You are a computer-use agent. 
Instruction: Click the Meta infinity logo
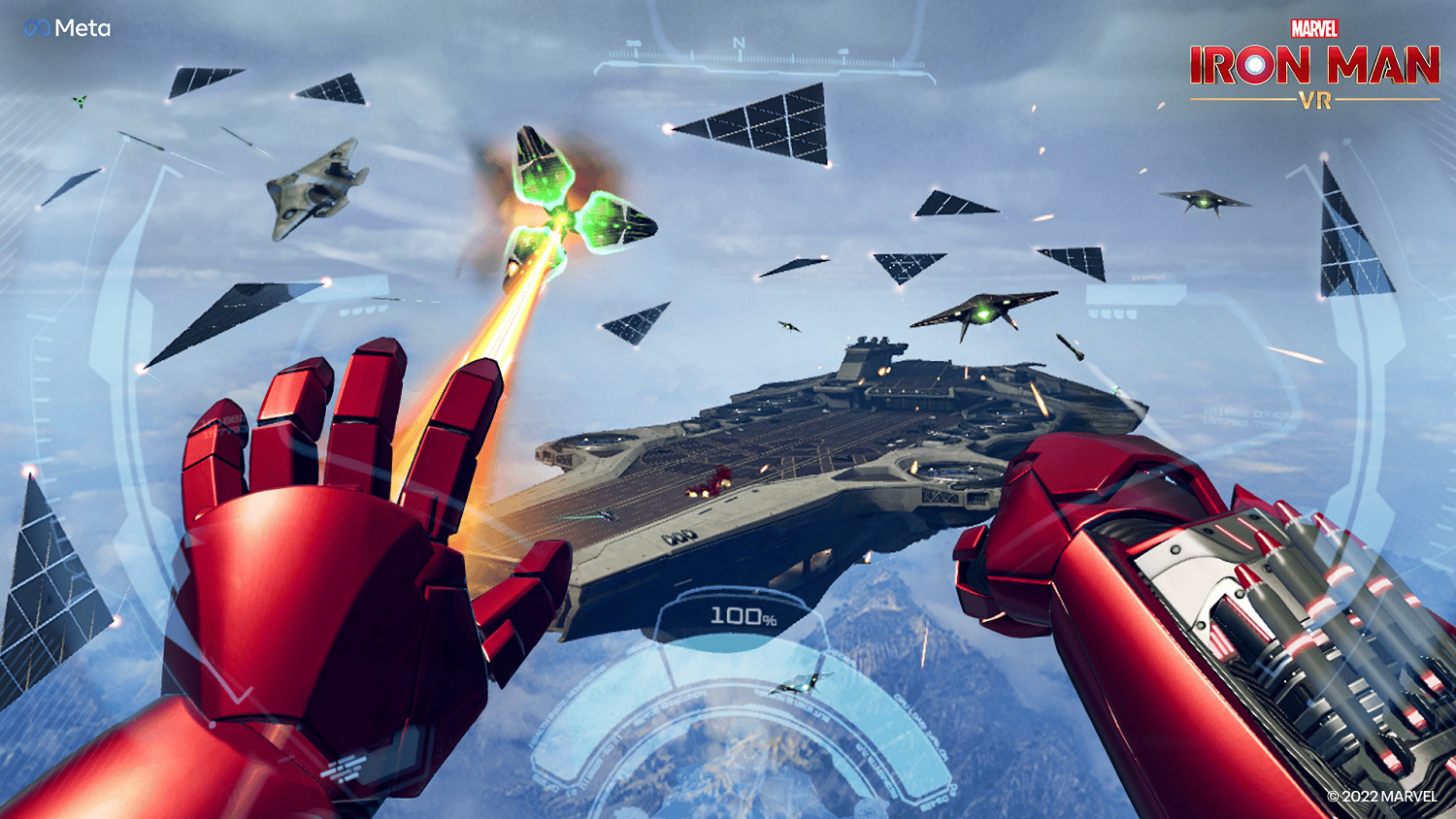pos(37,27)
